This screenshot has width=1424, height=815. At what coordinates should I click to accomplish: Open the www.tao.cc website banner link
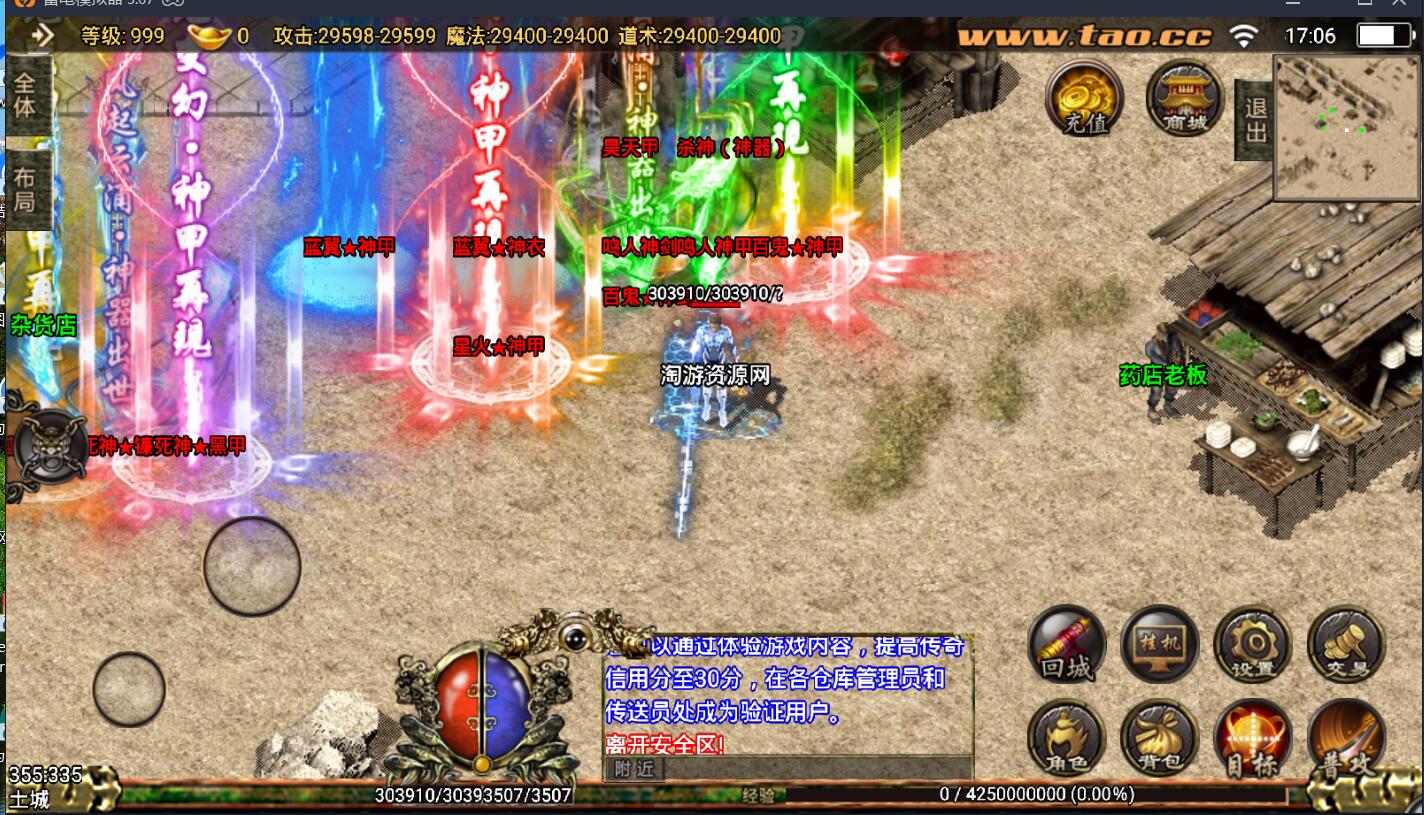[1083, 35]
